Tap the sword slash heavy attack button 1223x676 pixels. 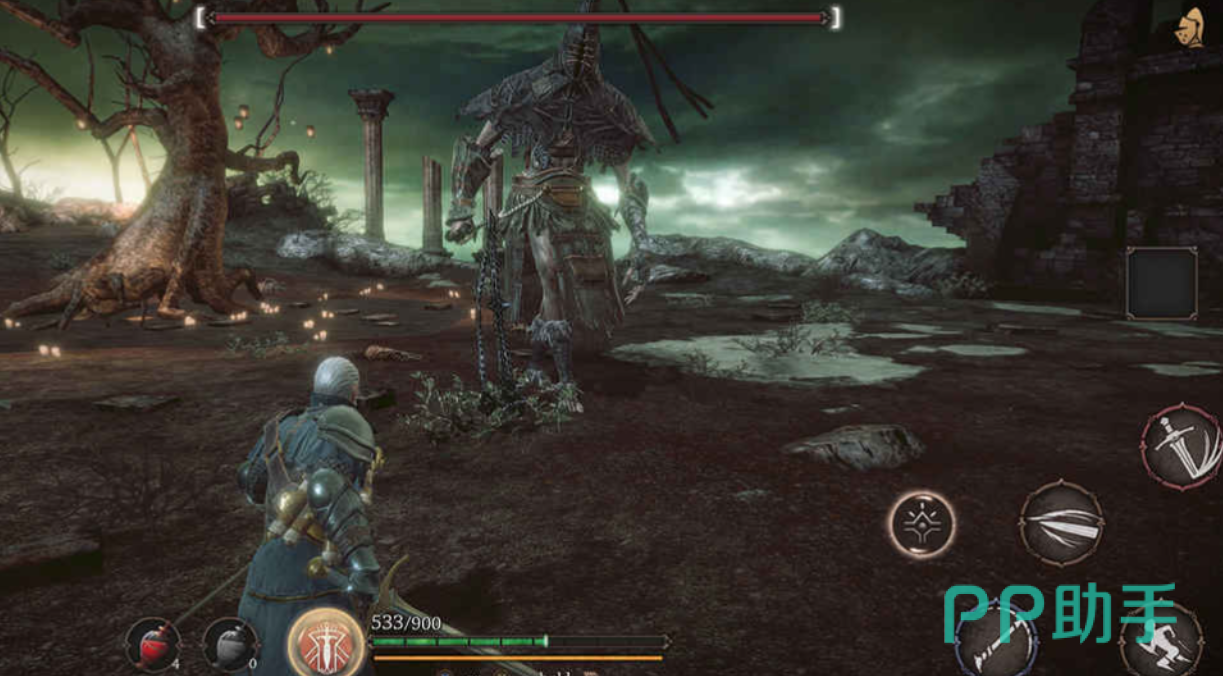click(x=1180, y=446)
